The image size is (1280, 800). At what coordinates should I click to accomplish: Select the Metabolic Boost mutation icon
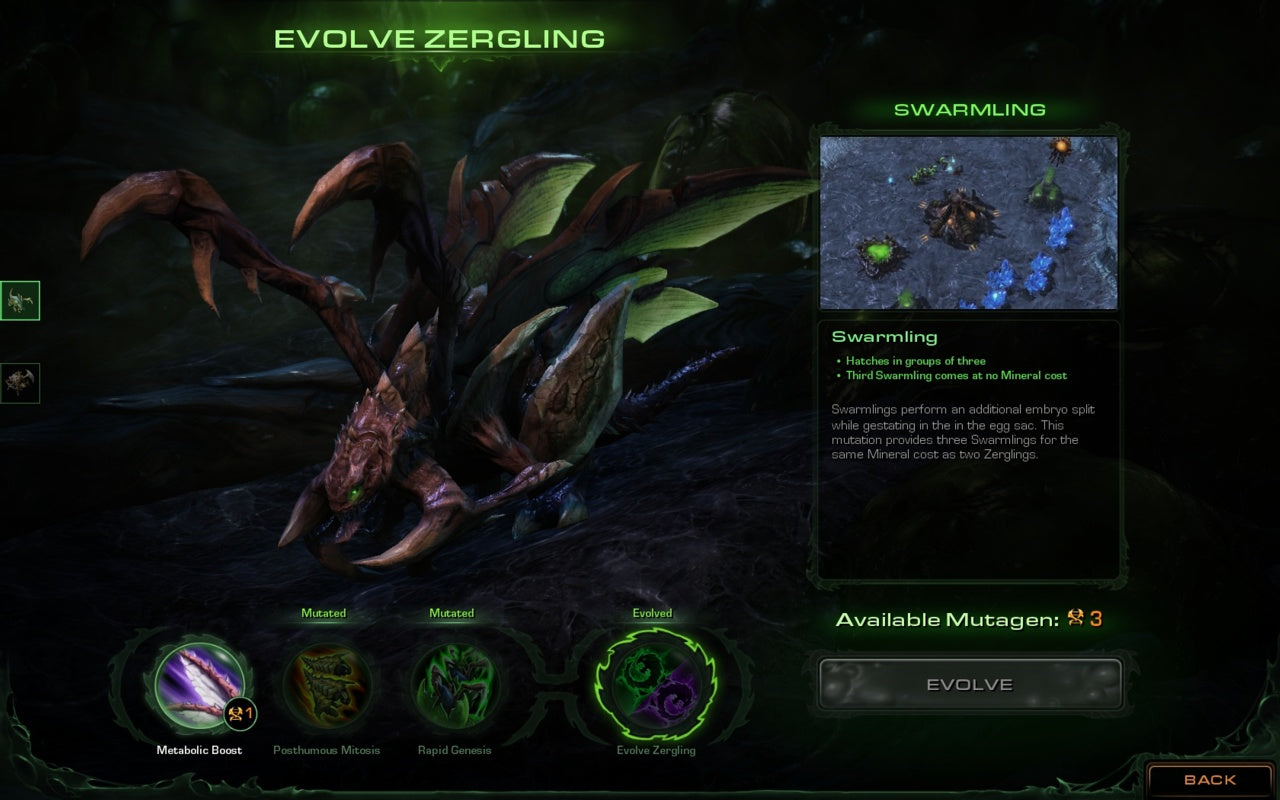click(x=198, y=684)
